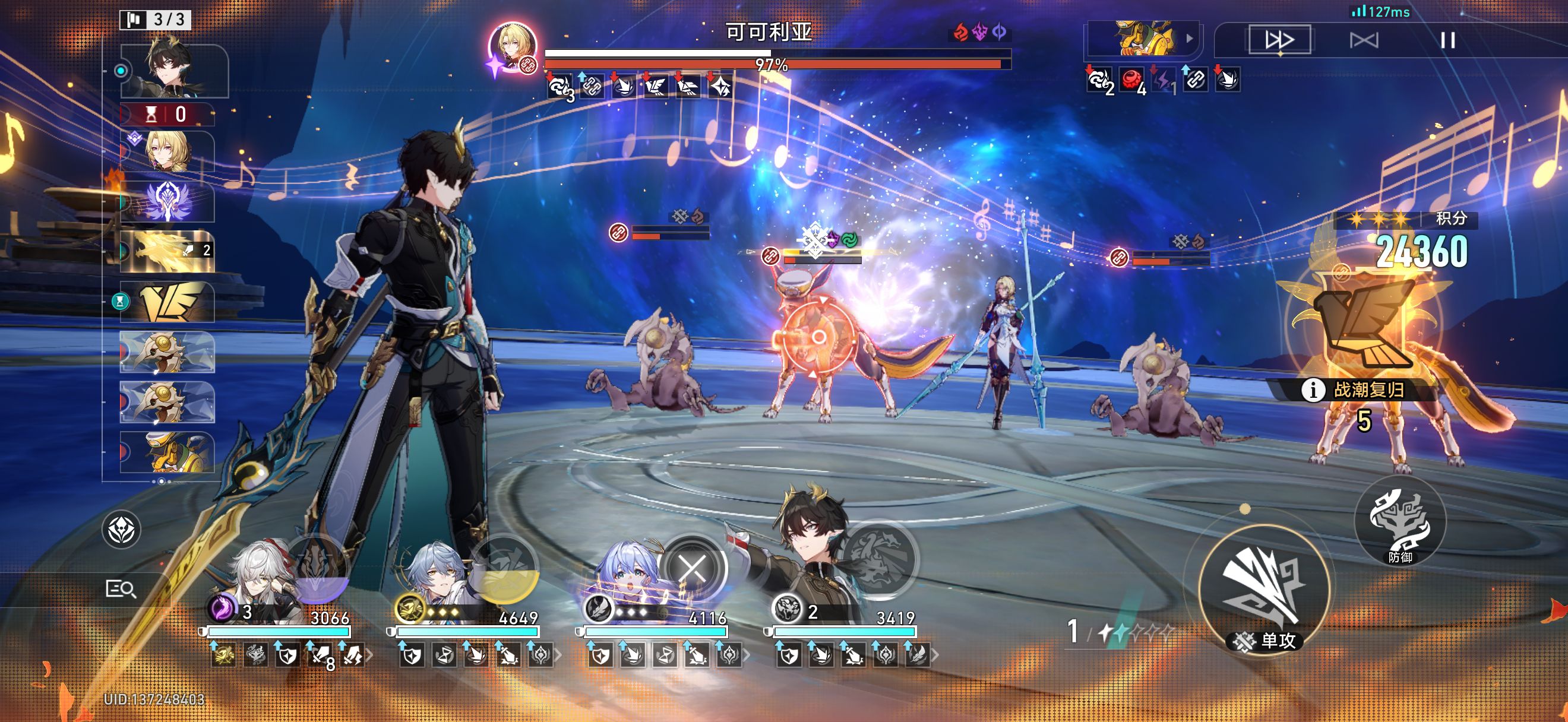Select the current-turn portrait in action order
Viewport: 1568px width, 722px height.
coord(174,70)
